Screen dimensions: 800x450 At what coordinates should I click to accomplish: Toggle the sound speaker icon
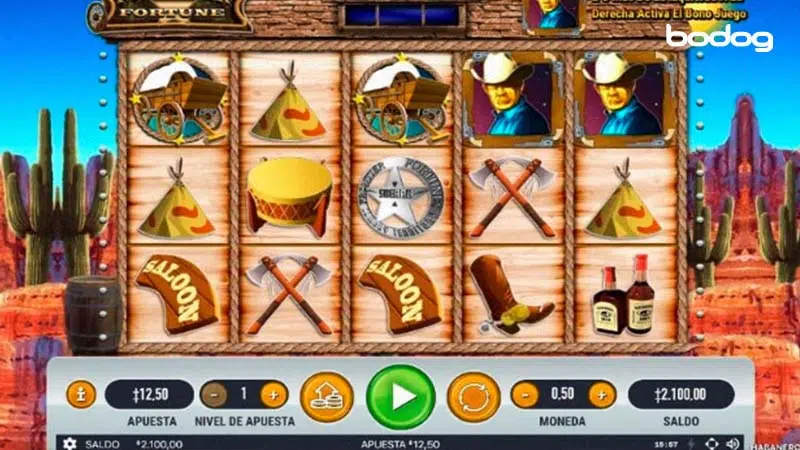tap(733, 443)
